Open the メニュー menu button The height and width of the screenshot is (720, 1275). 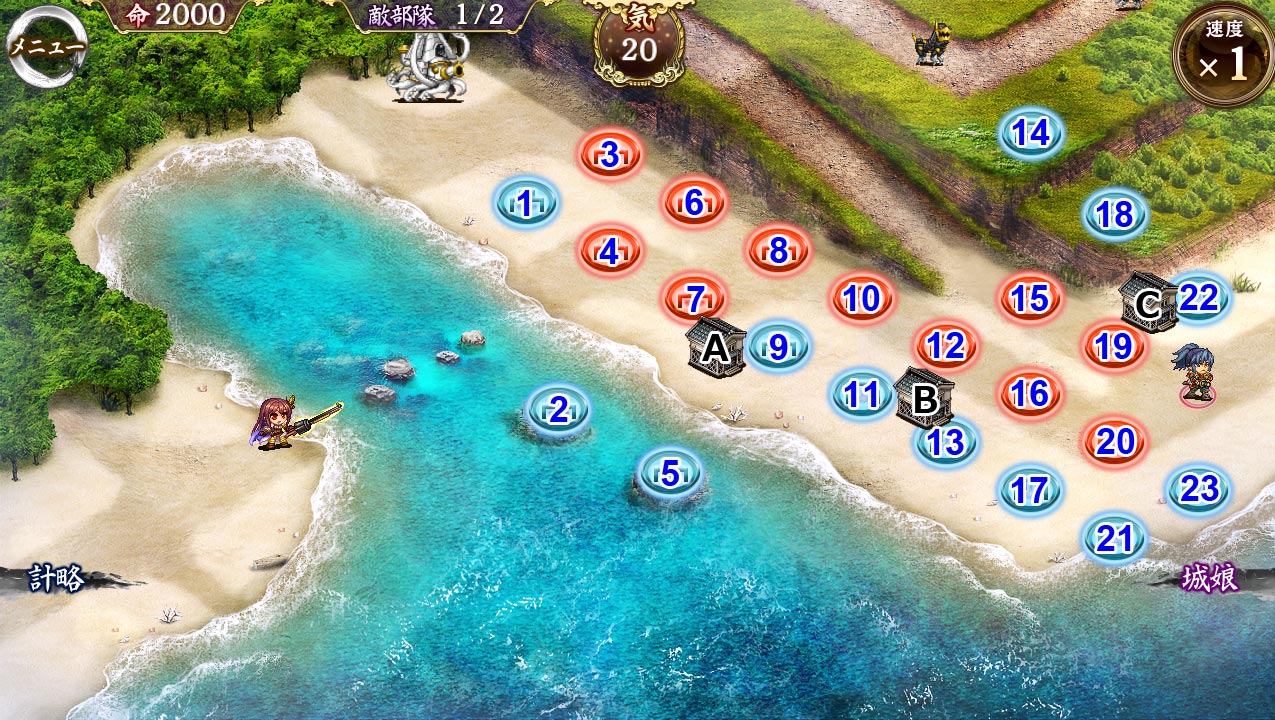45,46
